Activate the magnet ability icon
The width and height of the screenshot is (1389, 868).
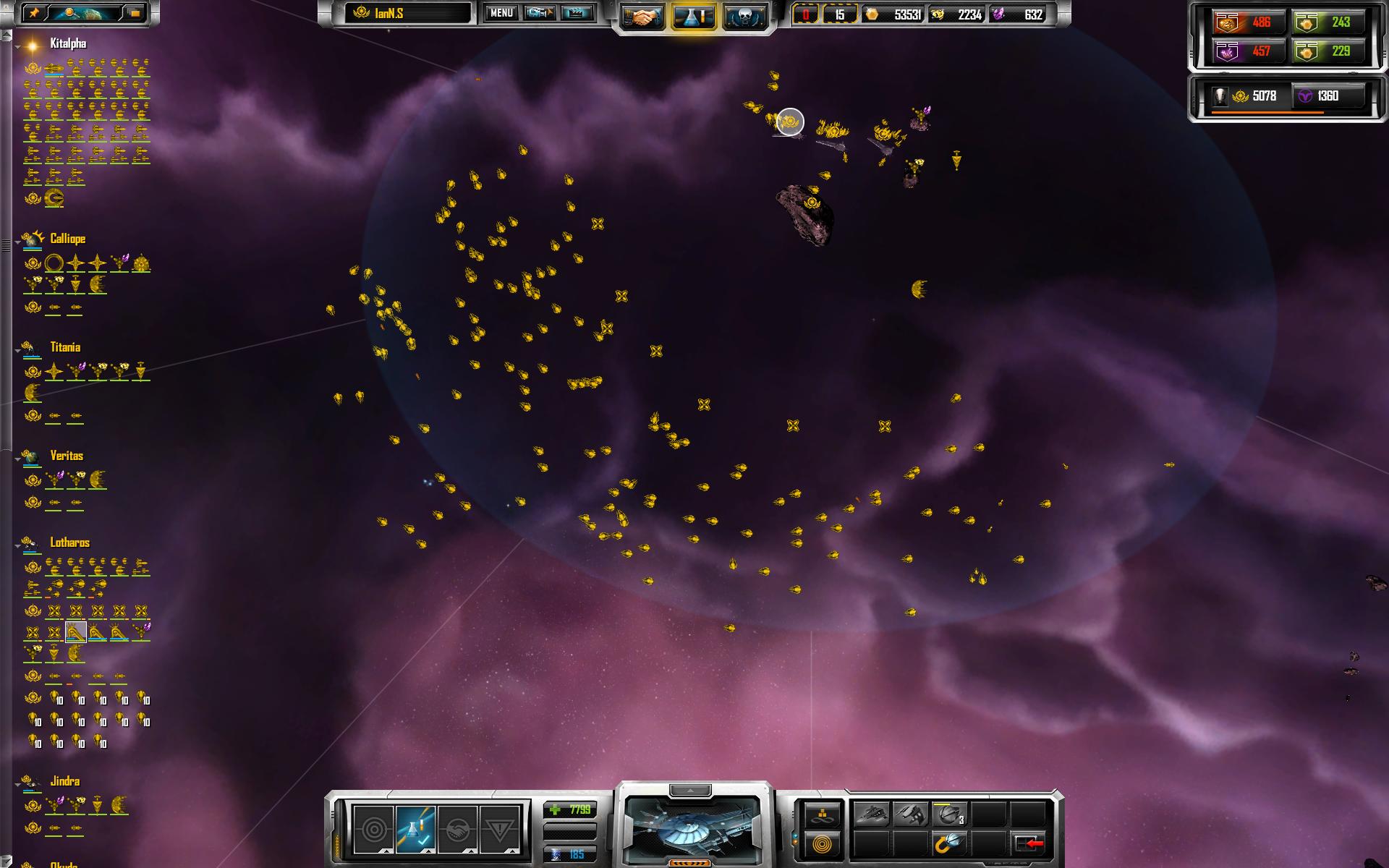949,843
